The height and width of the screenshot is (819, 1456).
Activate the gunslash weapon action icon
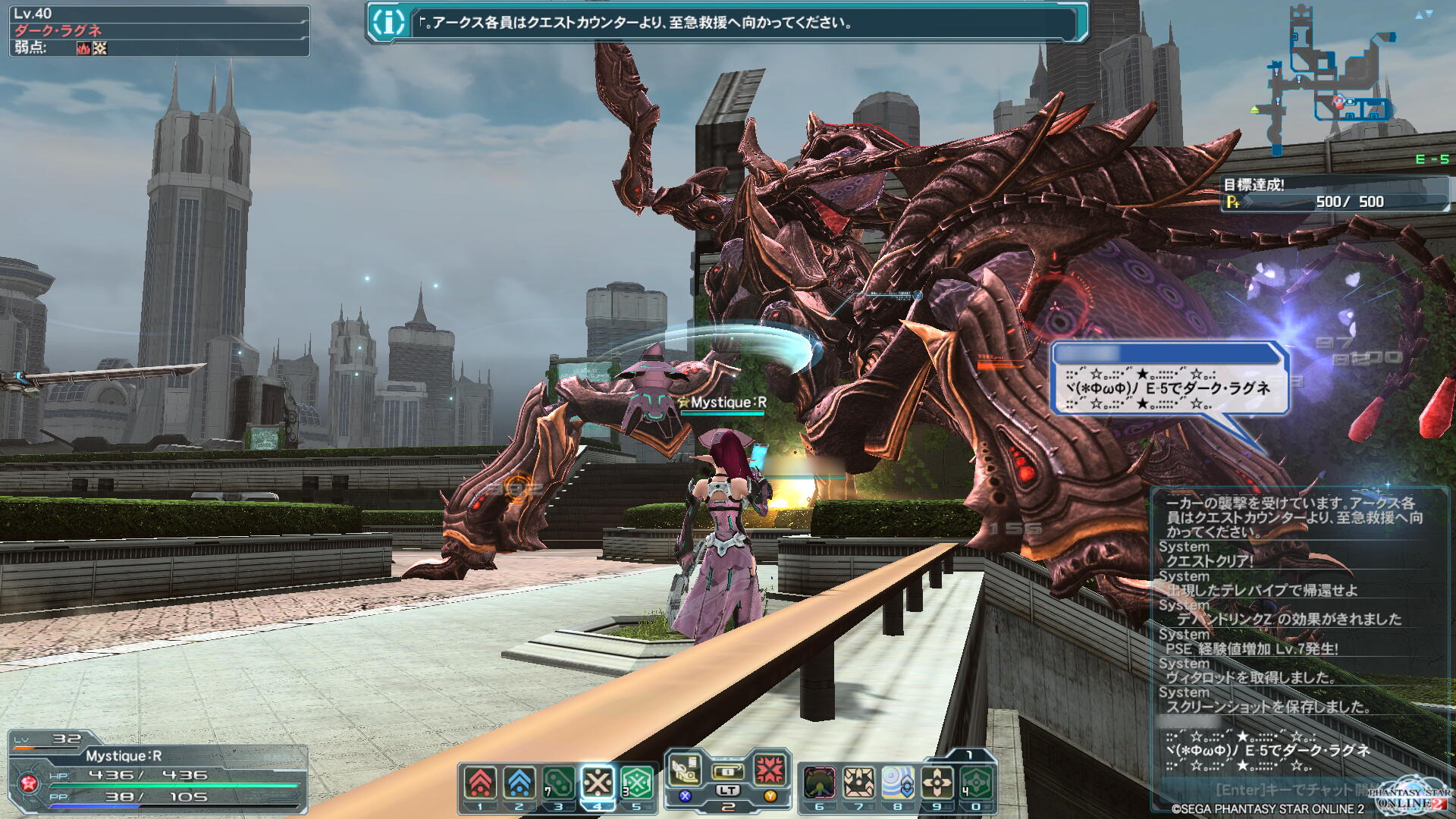[685, 770]
